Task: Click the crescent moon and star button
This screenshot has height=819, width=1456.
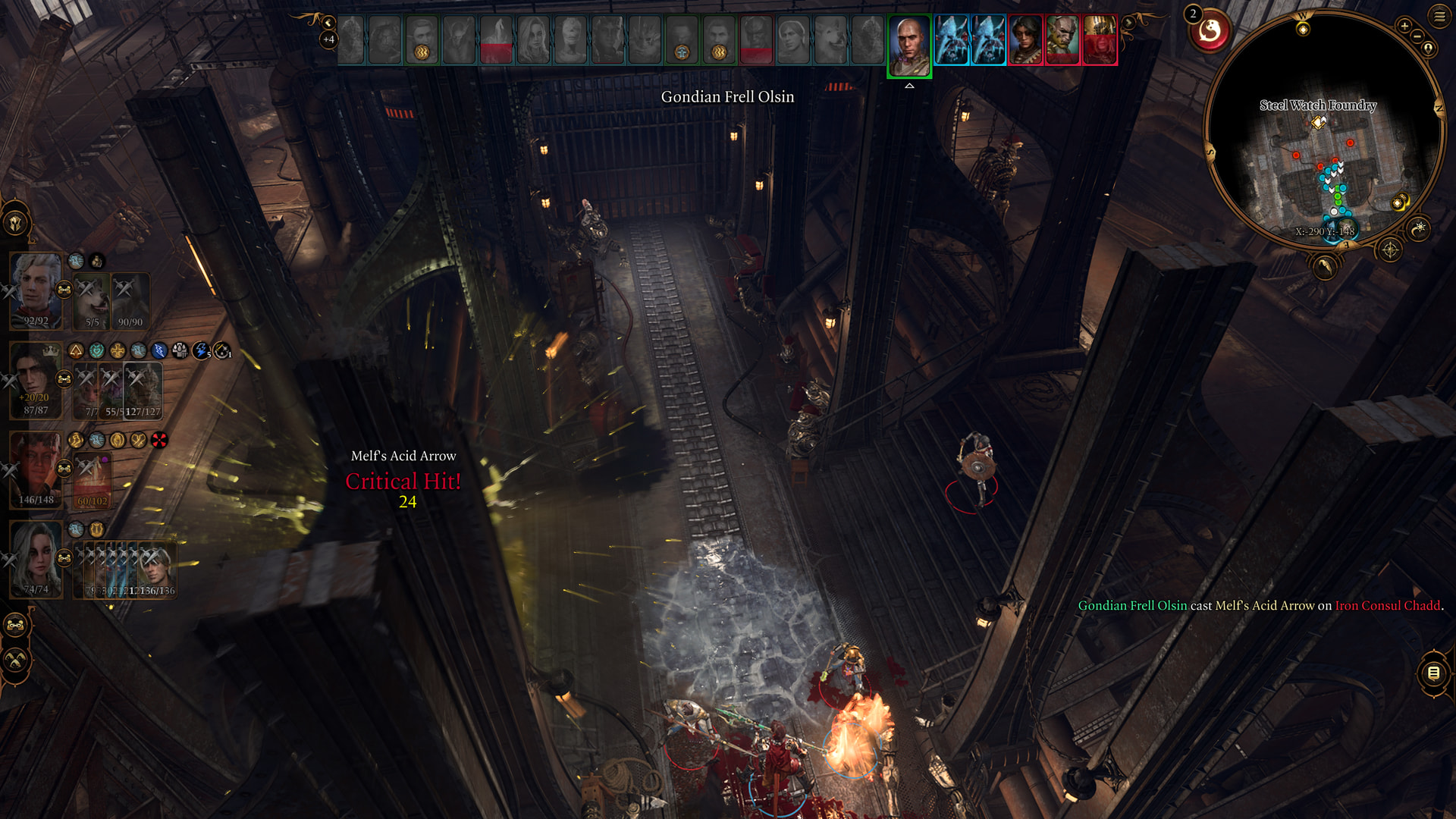Action: (x=1419, y=227)
